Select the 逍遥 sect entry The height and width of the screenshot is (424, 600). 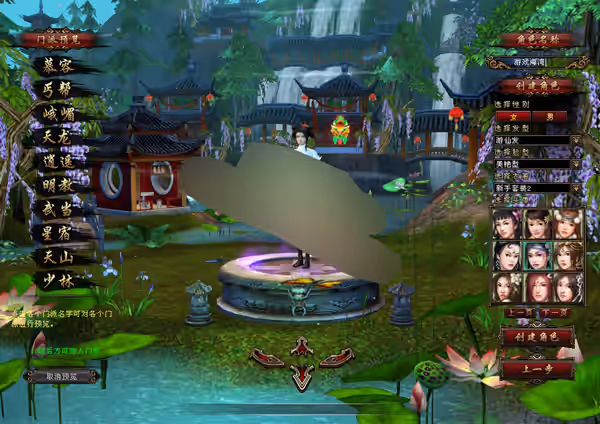pos(58,162)
